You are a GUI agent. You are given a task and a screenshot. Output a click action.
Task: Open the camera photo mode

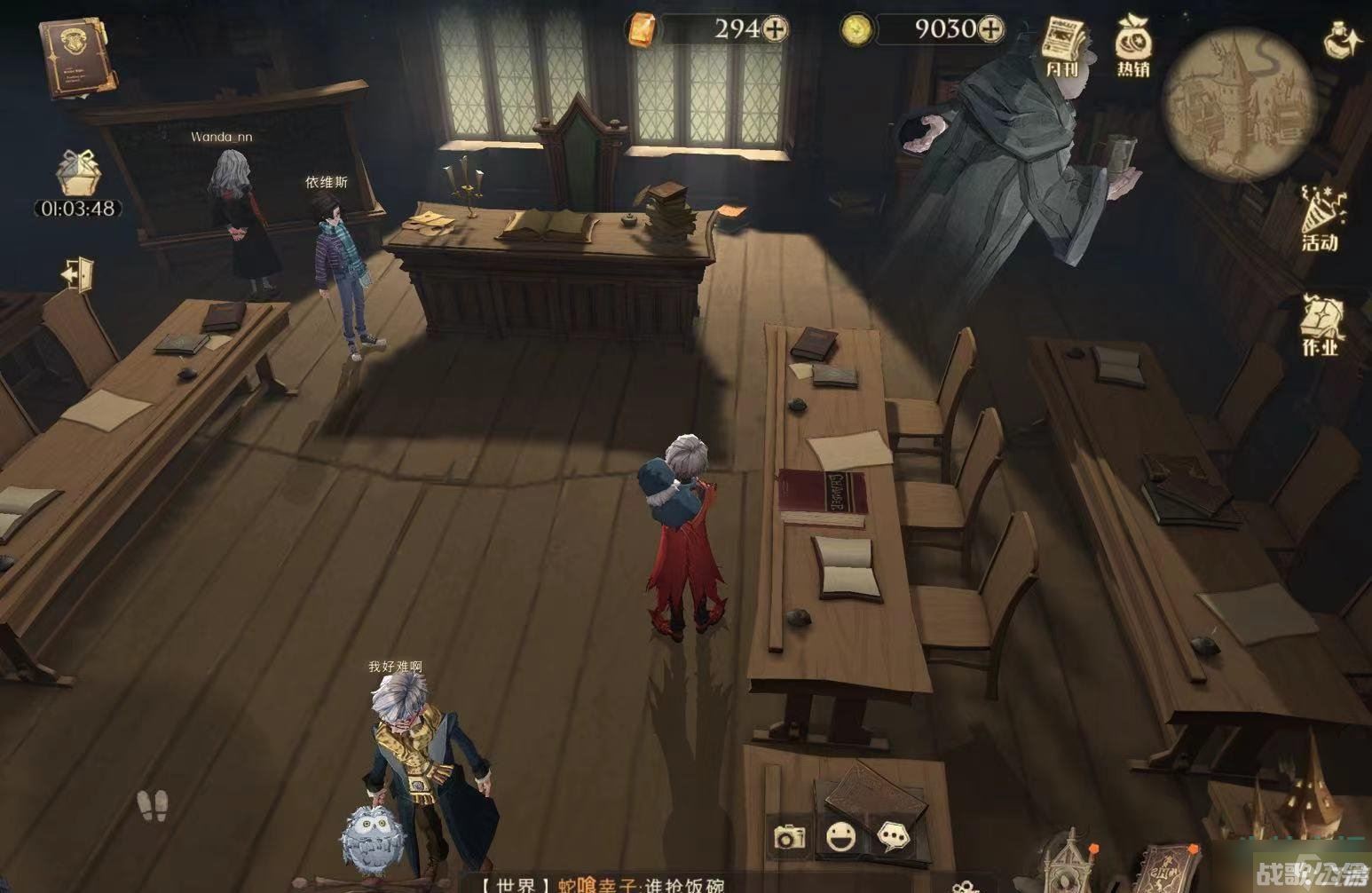click(x=789, y=836)
